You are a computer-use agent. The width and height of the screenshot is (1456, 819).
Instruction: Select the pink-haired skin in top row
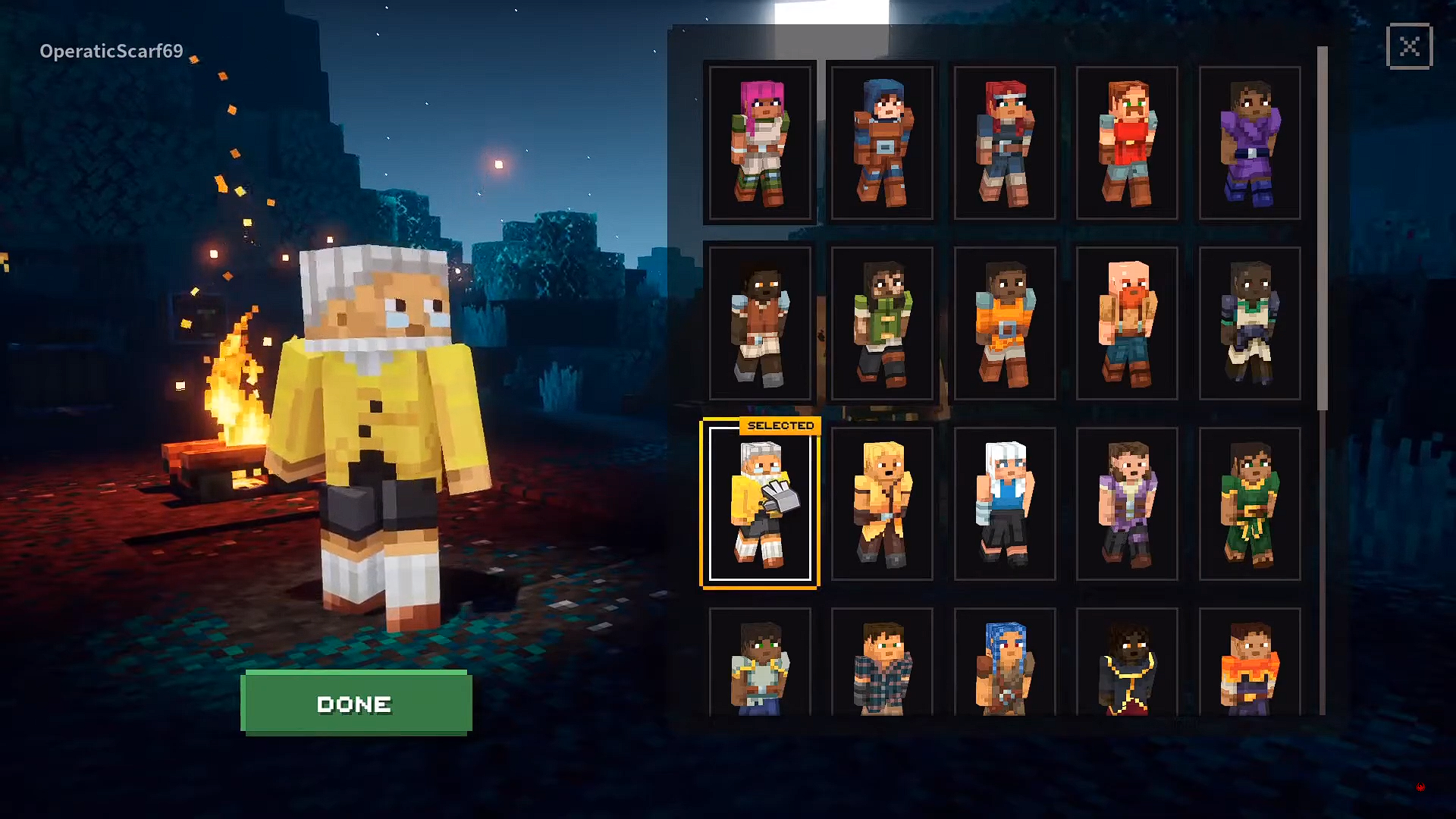[759, 141]
